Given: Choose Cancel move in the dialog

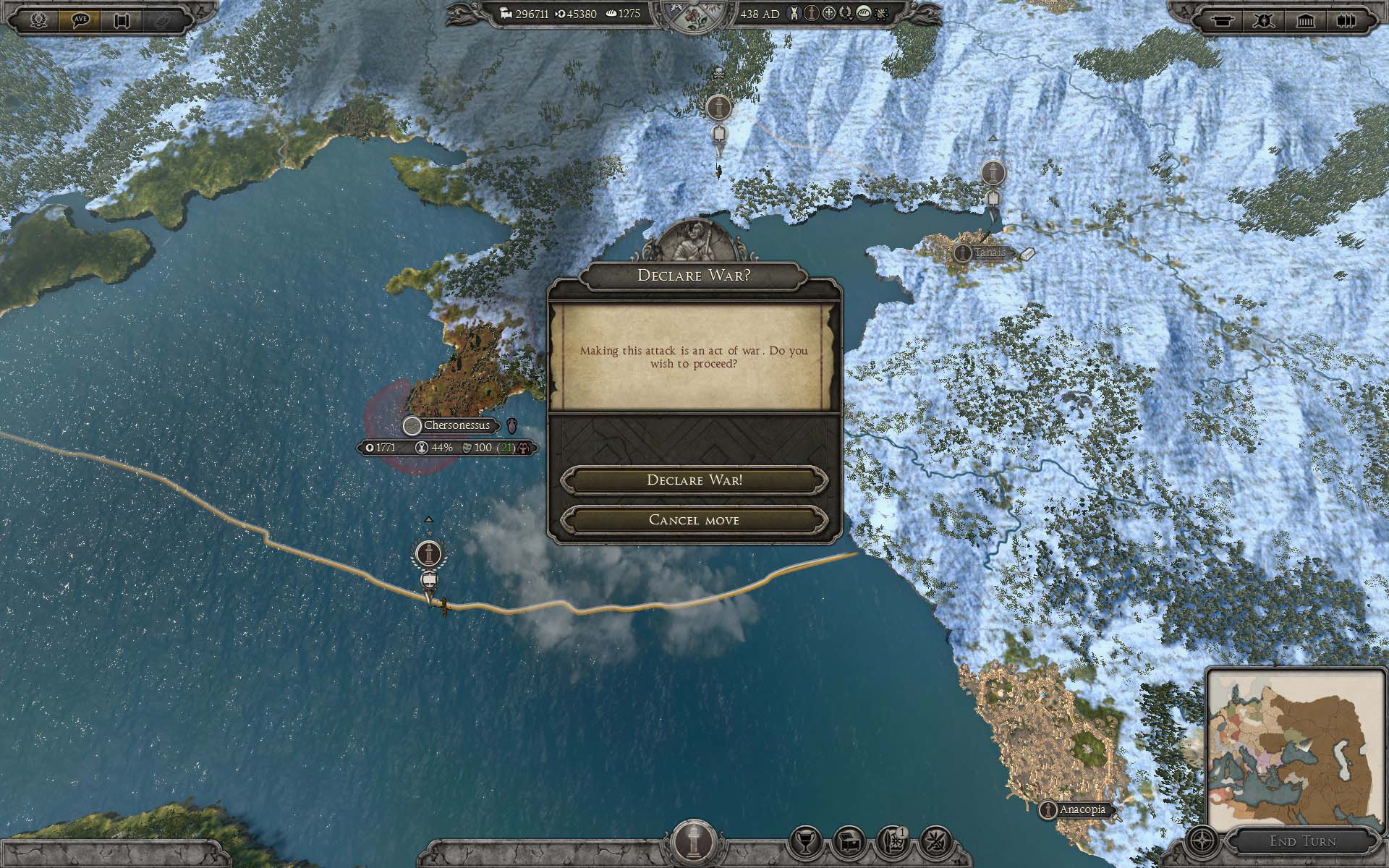Looking at the screenshot, I should [x=694, y=520].
